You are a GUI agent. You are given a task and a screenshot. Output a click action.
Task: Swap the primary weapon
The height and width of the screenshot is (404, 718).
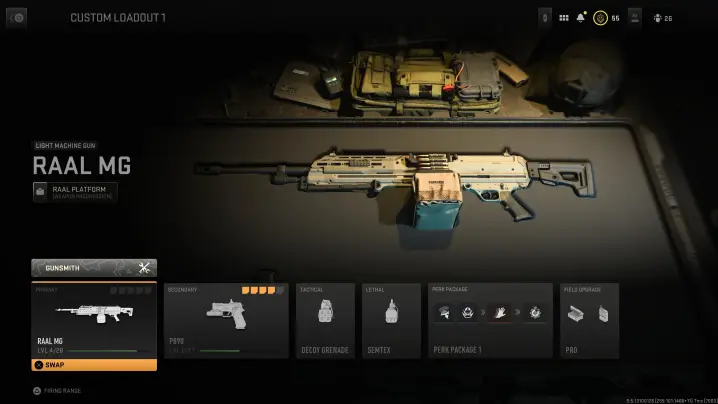tap(94, 365)
